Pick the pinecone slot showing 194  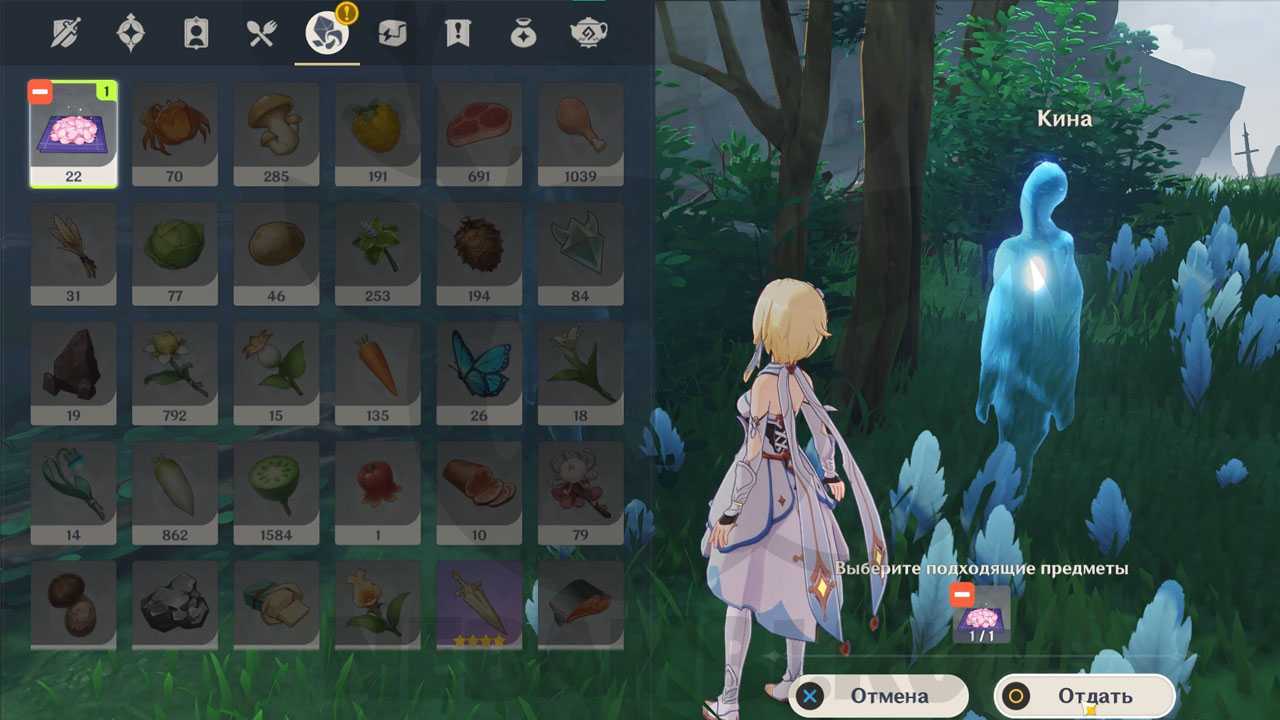tap(479, 254)
